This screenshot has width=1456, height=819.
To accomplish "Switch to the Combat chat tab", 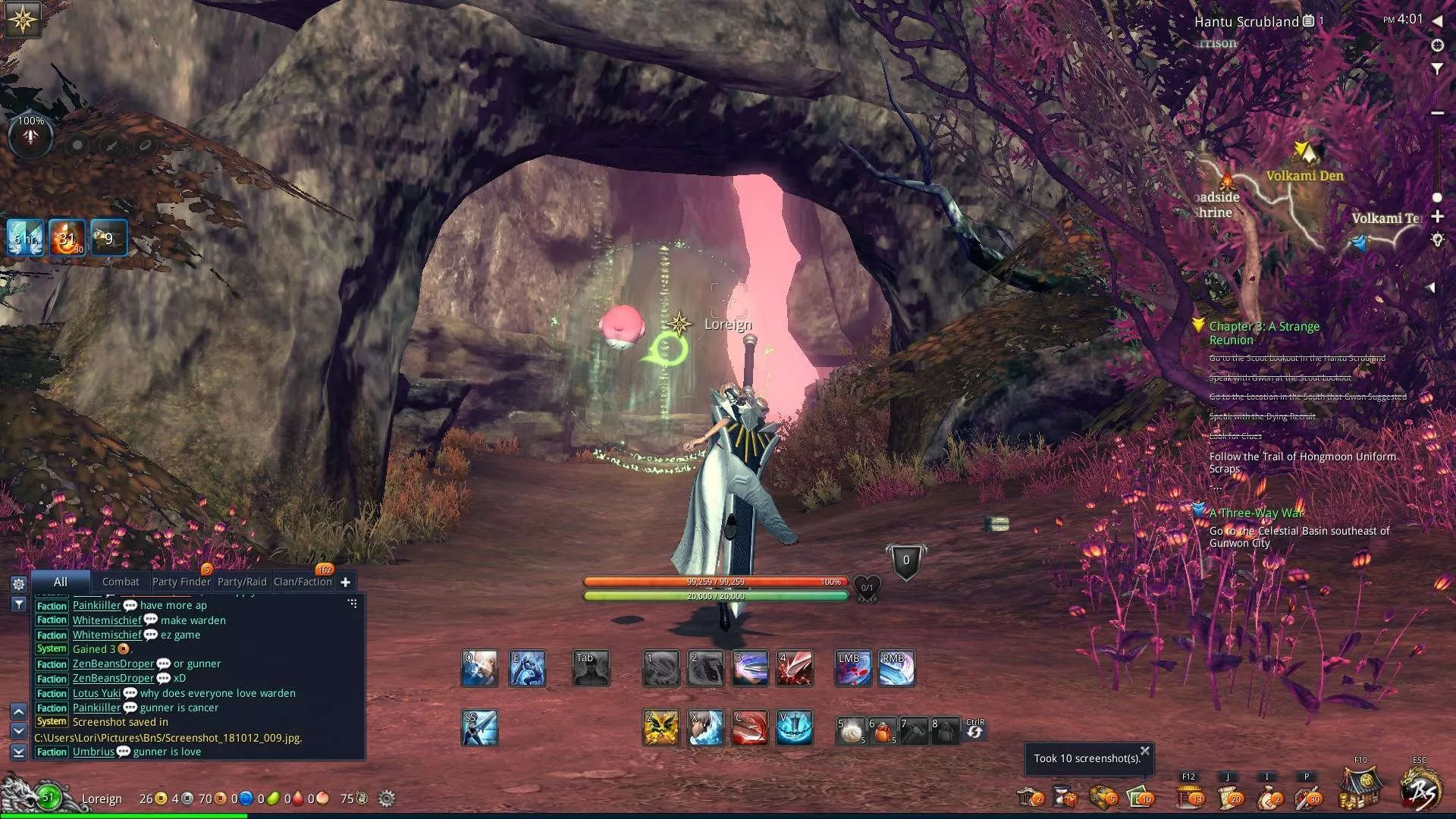I will point(121,582).
